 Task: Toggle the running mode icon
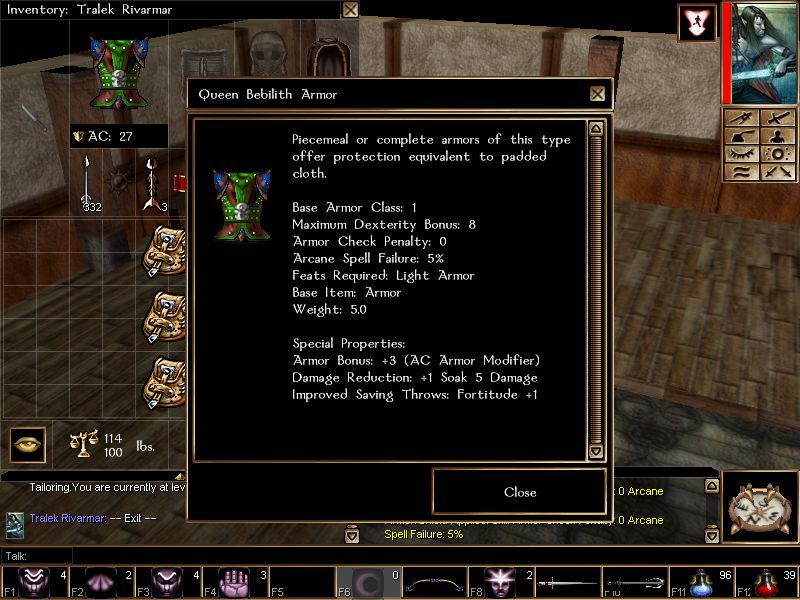[x=696, y=23]
